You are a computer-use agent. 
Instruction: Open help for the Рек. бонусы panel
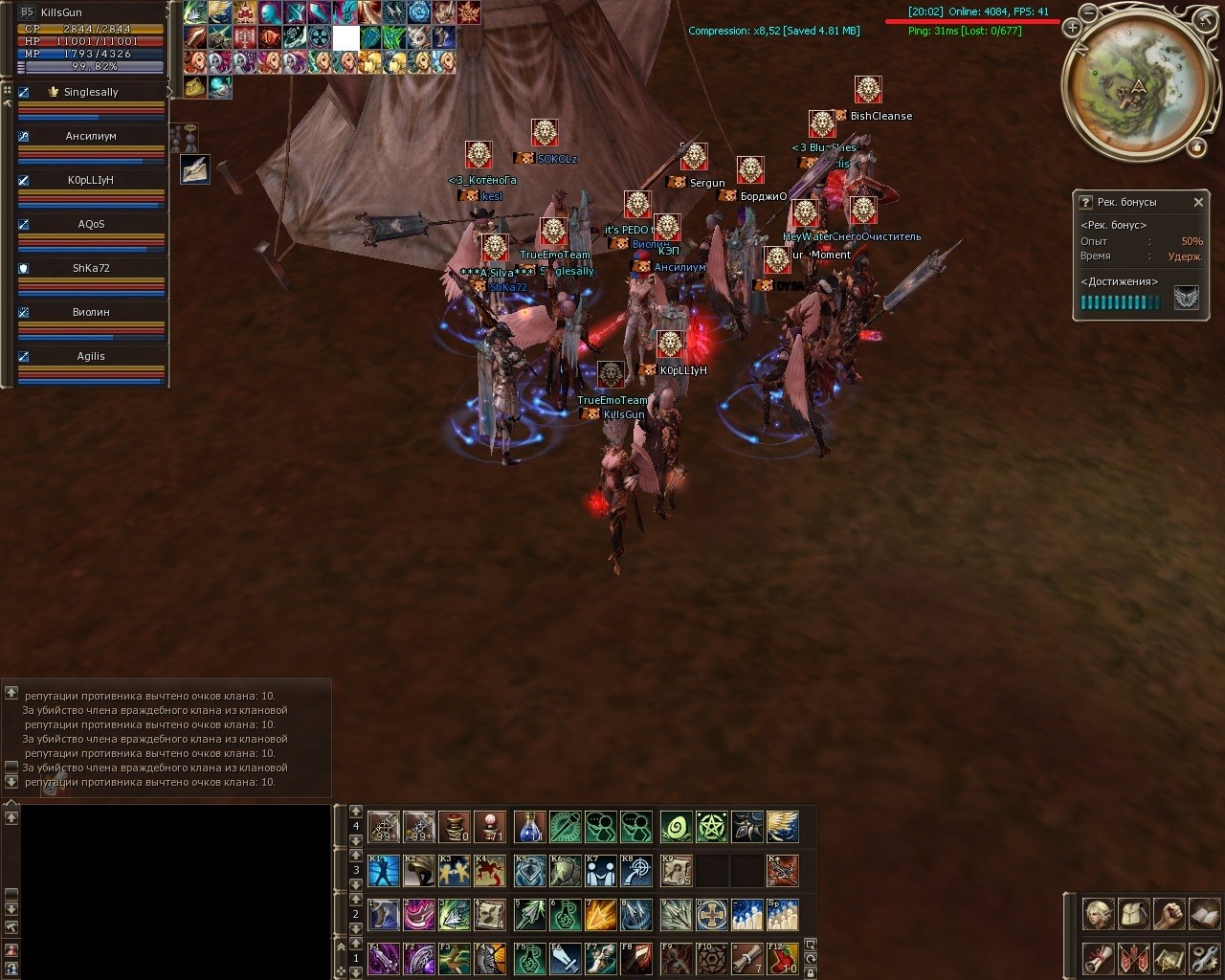1085,202
